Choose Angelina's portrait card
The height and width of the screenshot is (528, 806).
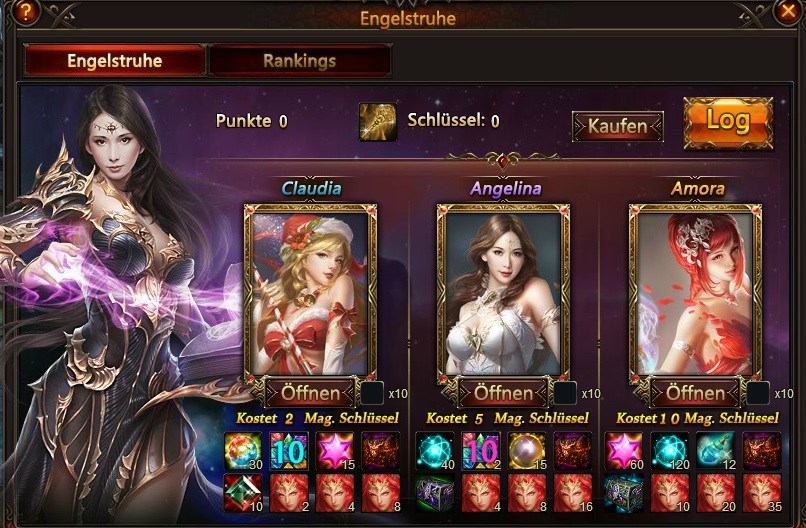click(502, 290)
